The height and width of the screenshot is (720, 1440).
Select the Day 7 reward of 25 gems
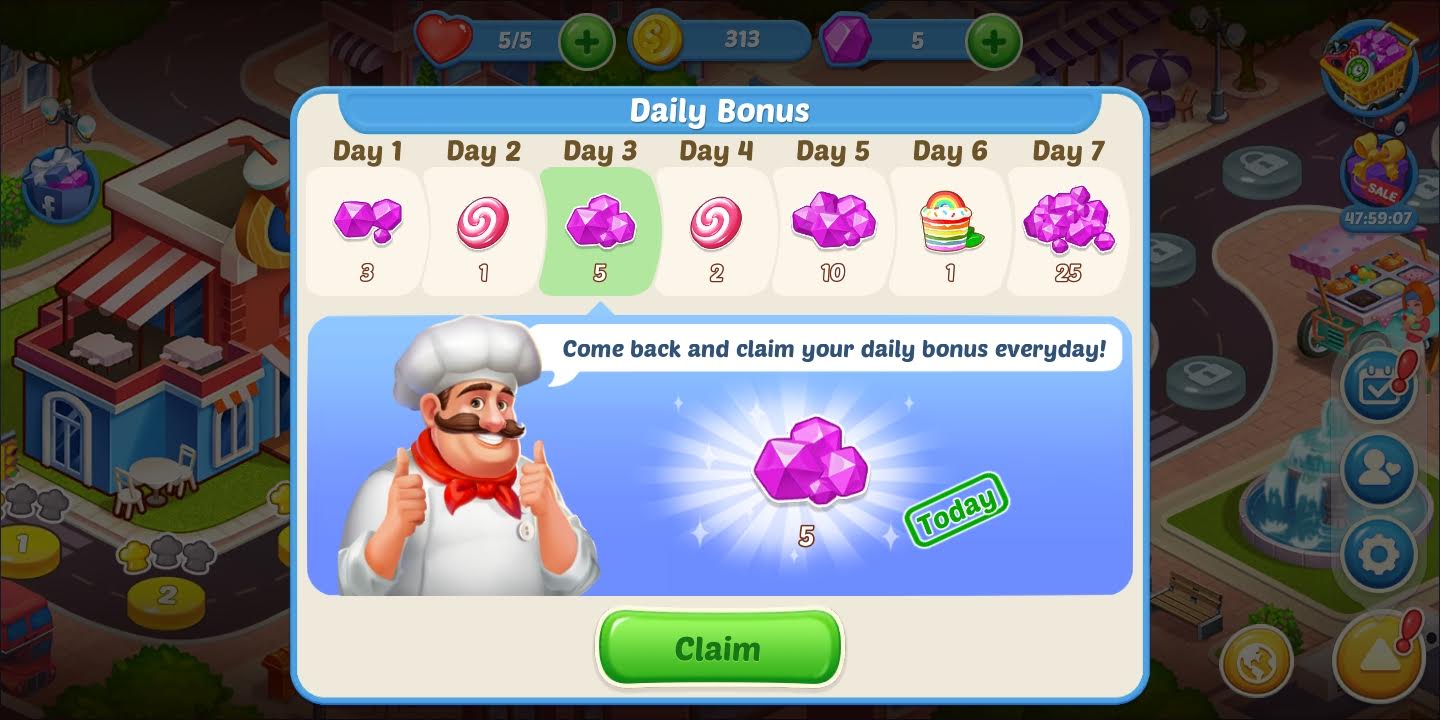[x=1066, y=230]
